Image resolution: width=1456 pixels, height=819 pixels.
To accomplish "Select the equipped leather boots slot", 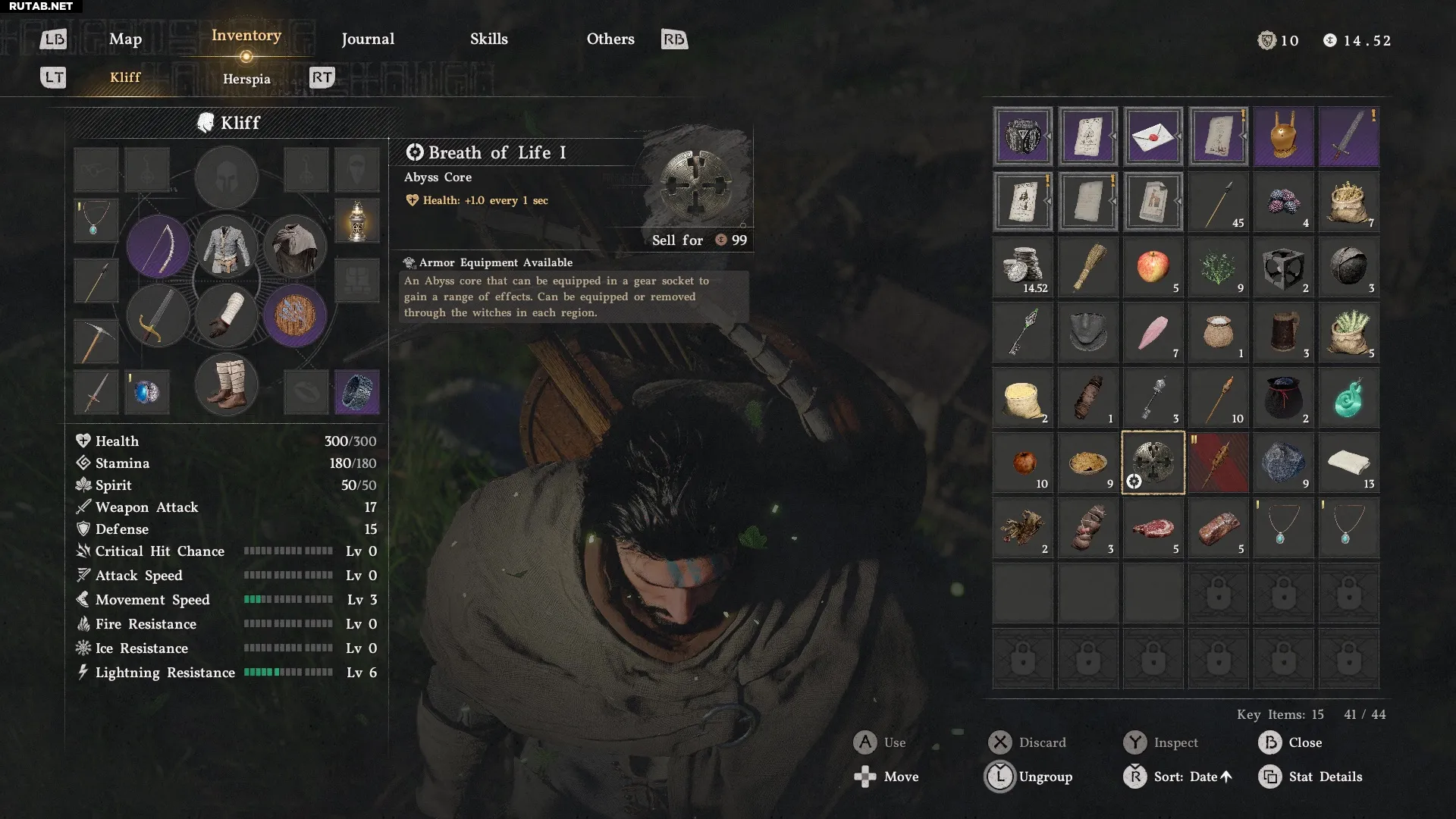I will (x=226, y=385).
